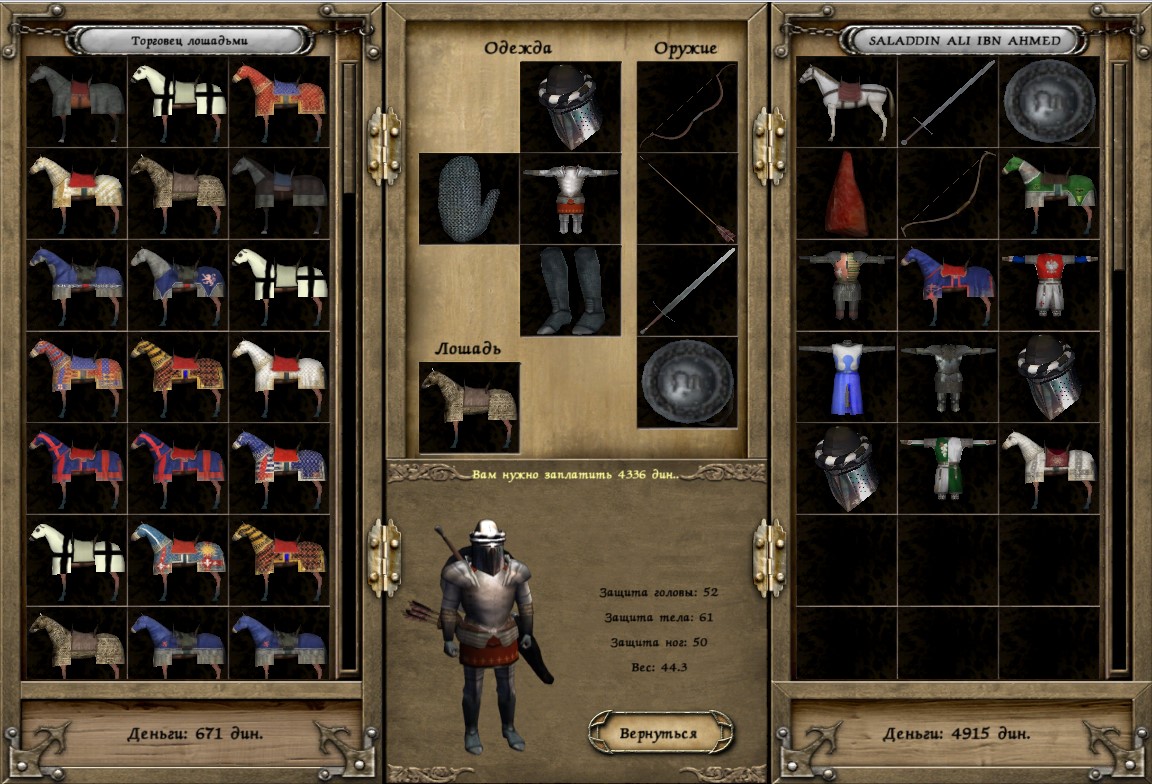The image size is (1152, 784).
Task: Select the equipped arrows slot
Action: [x=686, y=198]
